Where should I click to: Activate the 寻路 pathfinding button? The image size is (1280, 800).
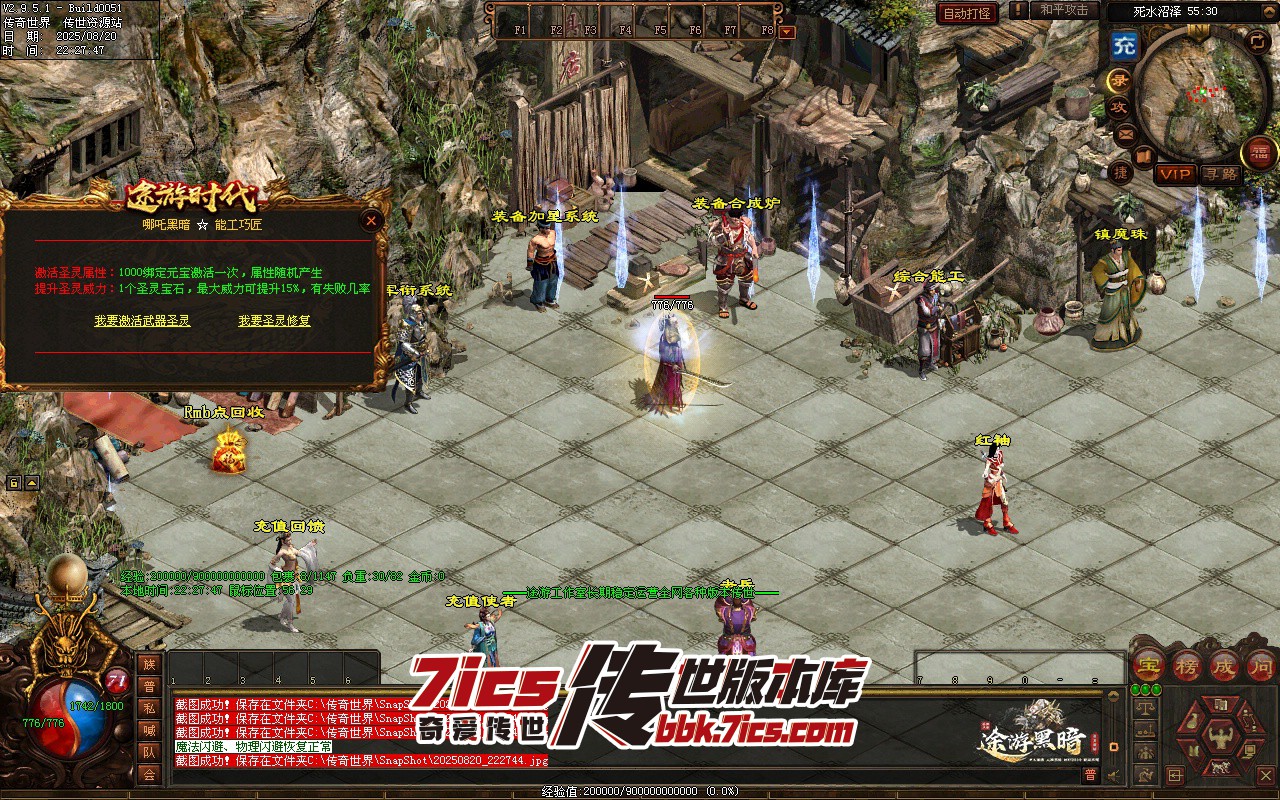click(x=1220, y=174)
